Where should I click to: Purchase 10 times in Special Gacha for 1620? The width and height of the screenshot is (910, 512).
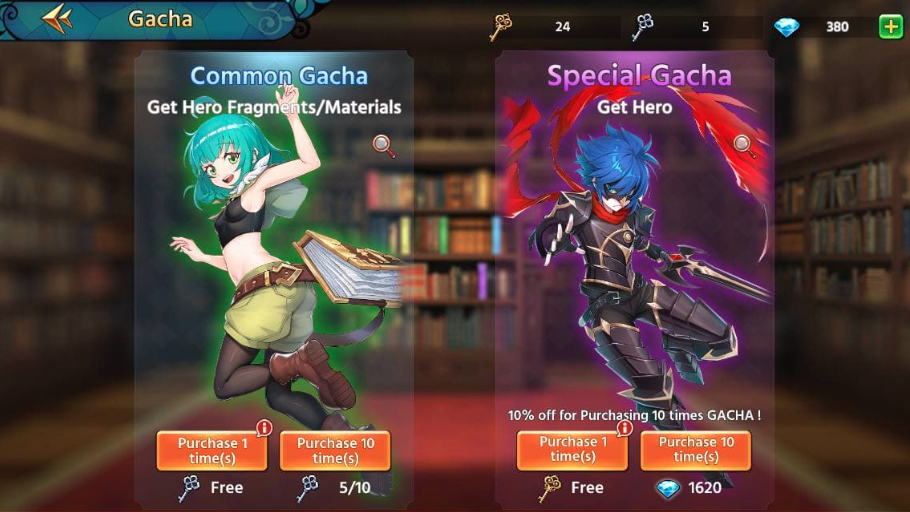click(x=695, y=450)
